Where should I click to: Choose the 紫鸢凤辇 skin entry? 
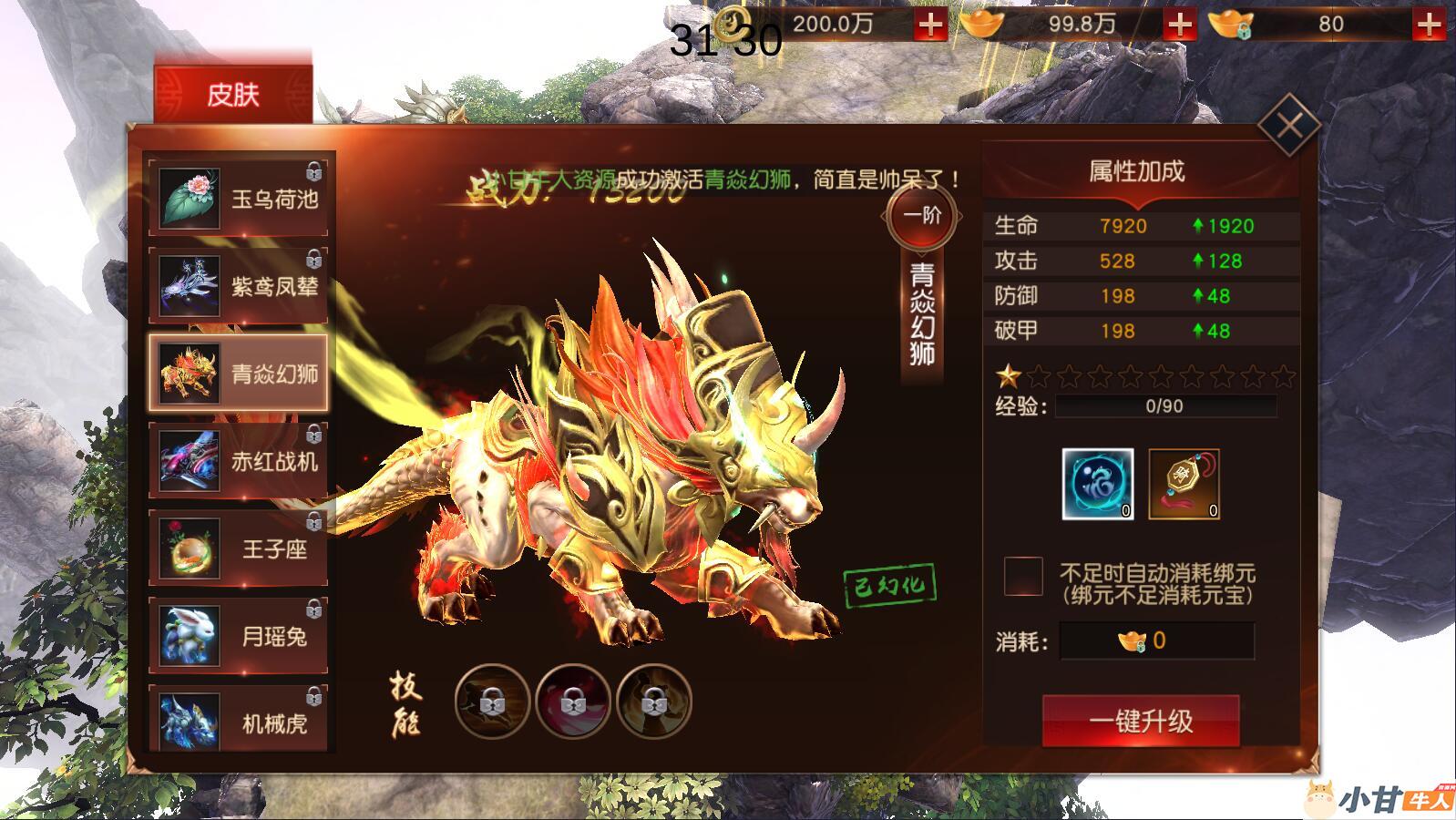(x=241, y=286)
